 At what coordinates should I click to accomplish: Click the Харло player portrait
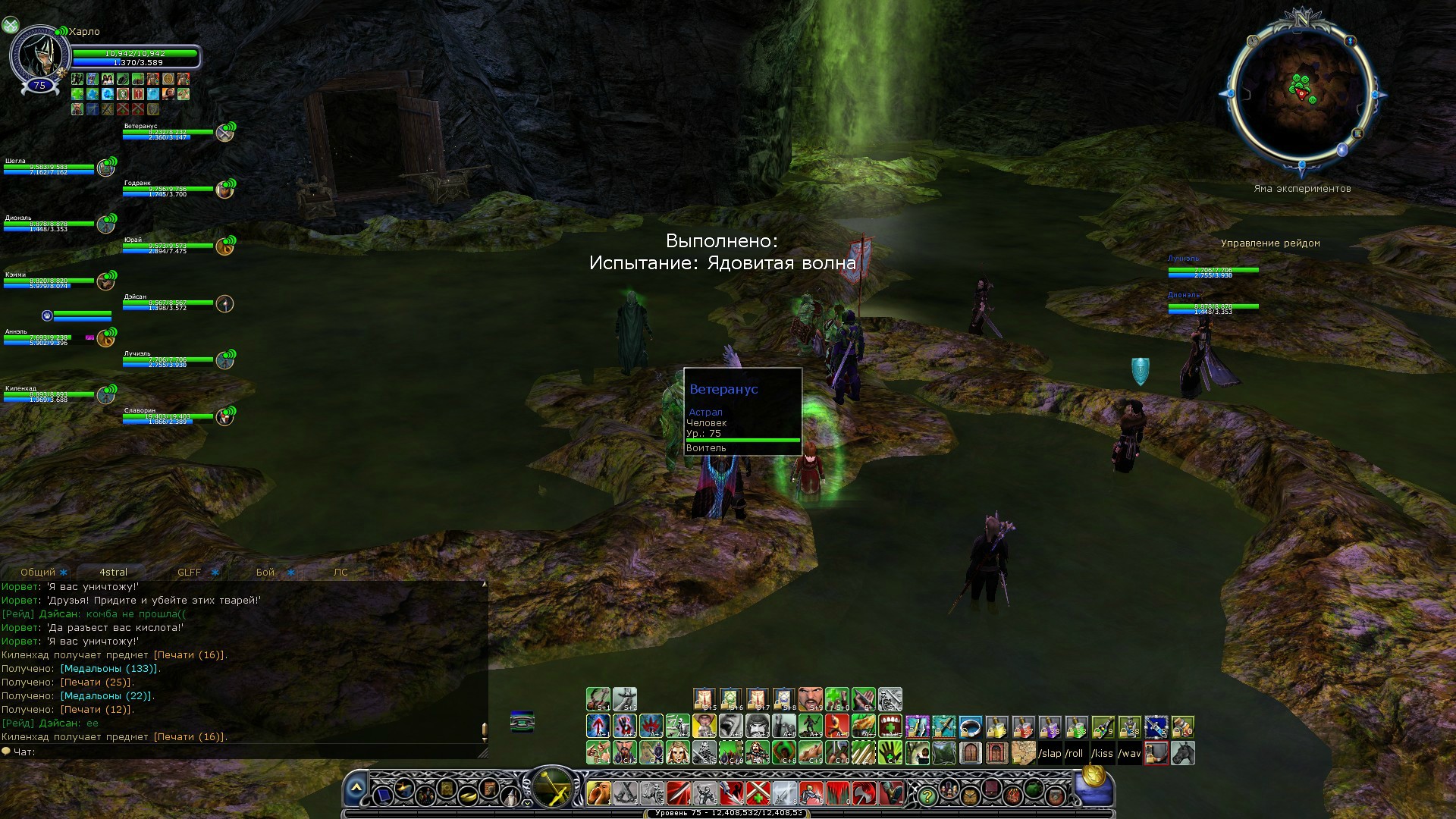[x=38, y=57]
